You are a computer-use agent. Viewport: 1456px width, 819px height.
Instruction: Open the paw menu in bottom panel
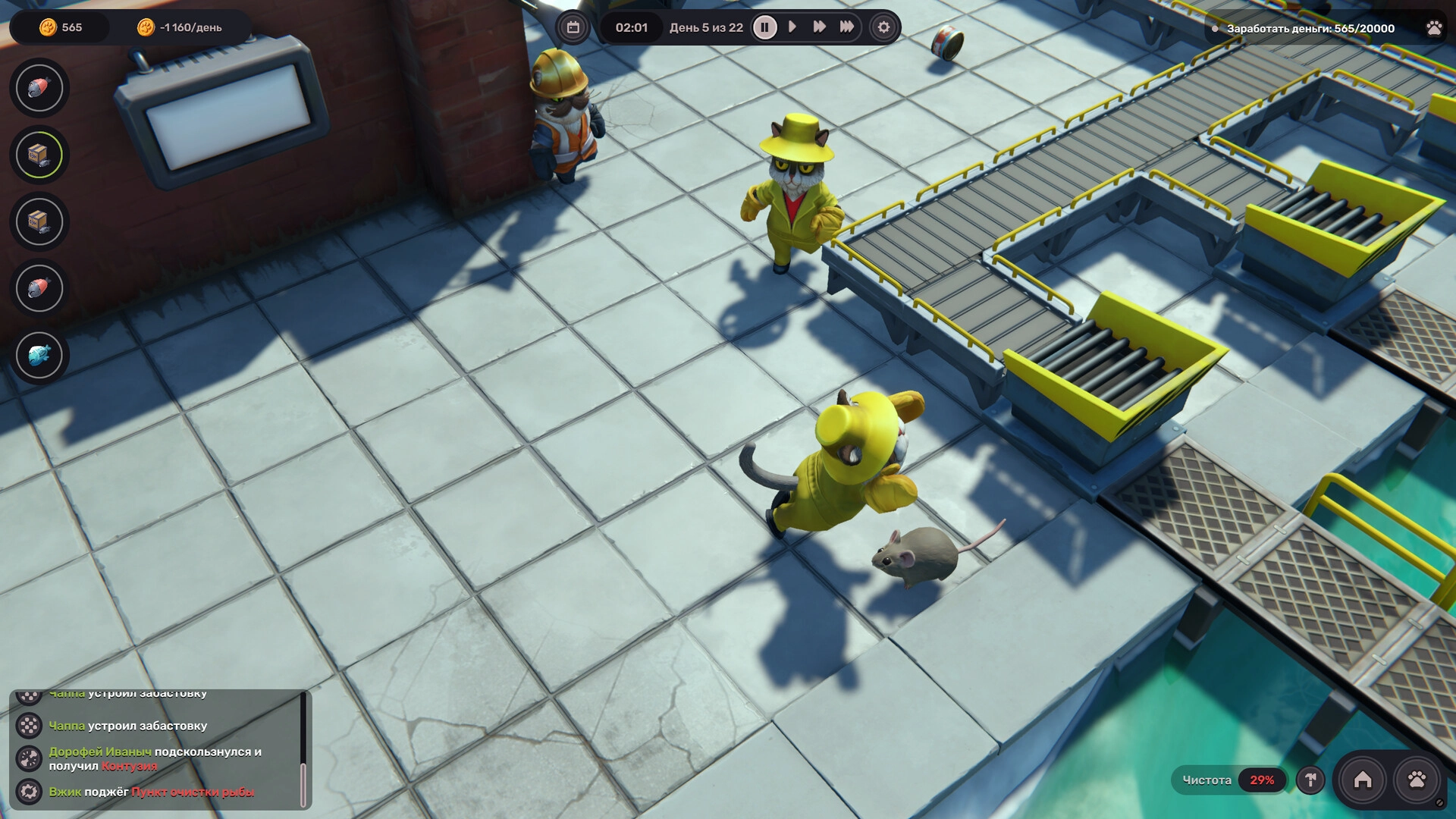click(x=1417, y=780)
